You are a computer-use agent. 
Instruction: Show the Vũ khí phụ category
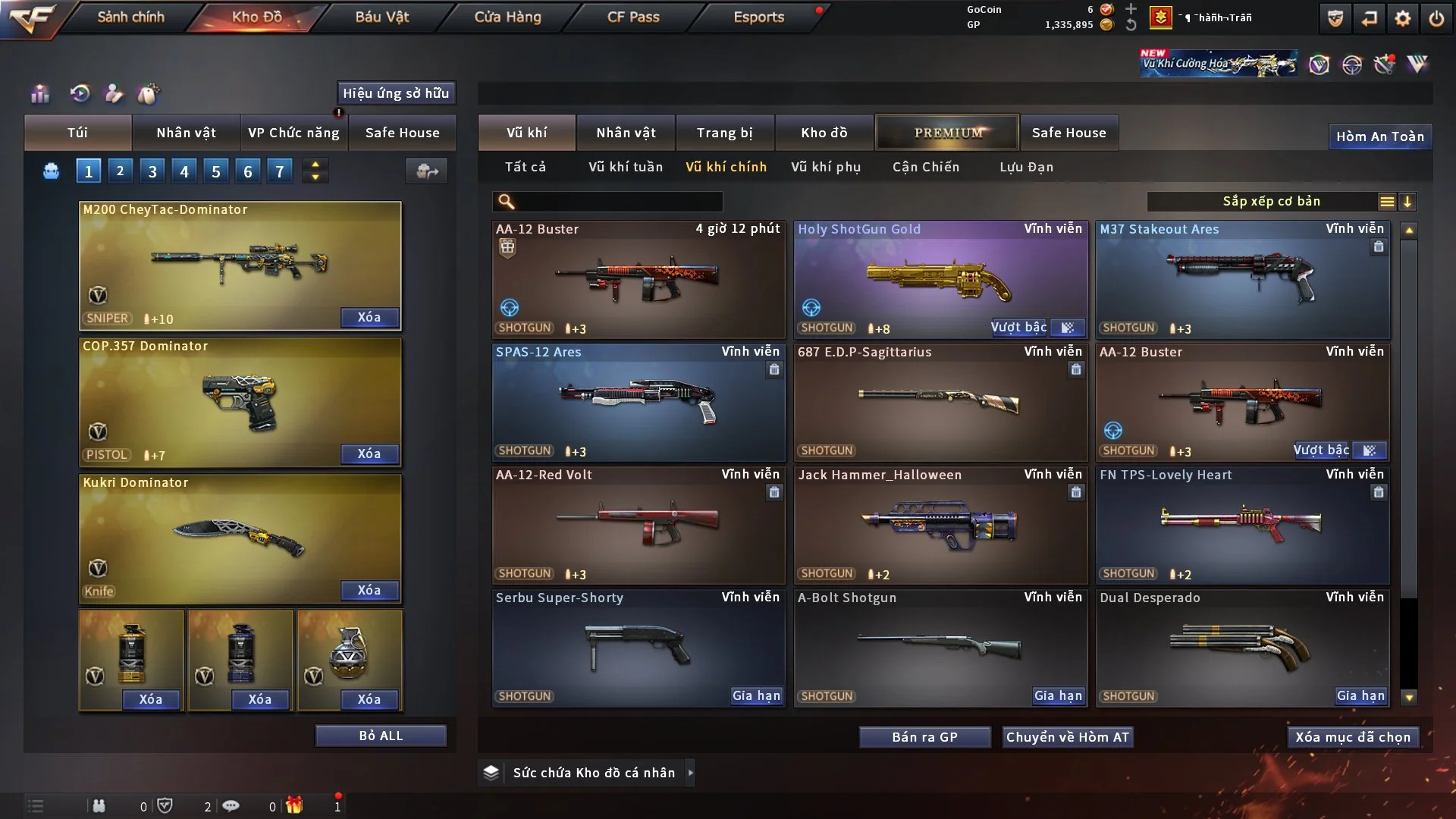[x=826, y=167]
